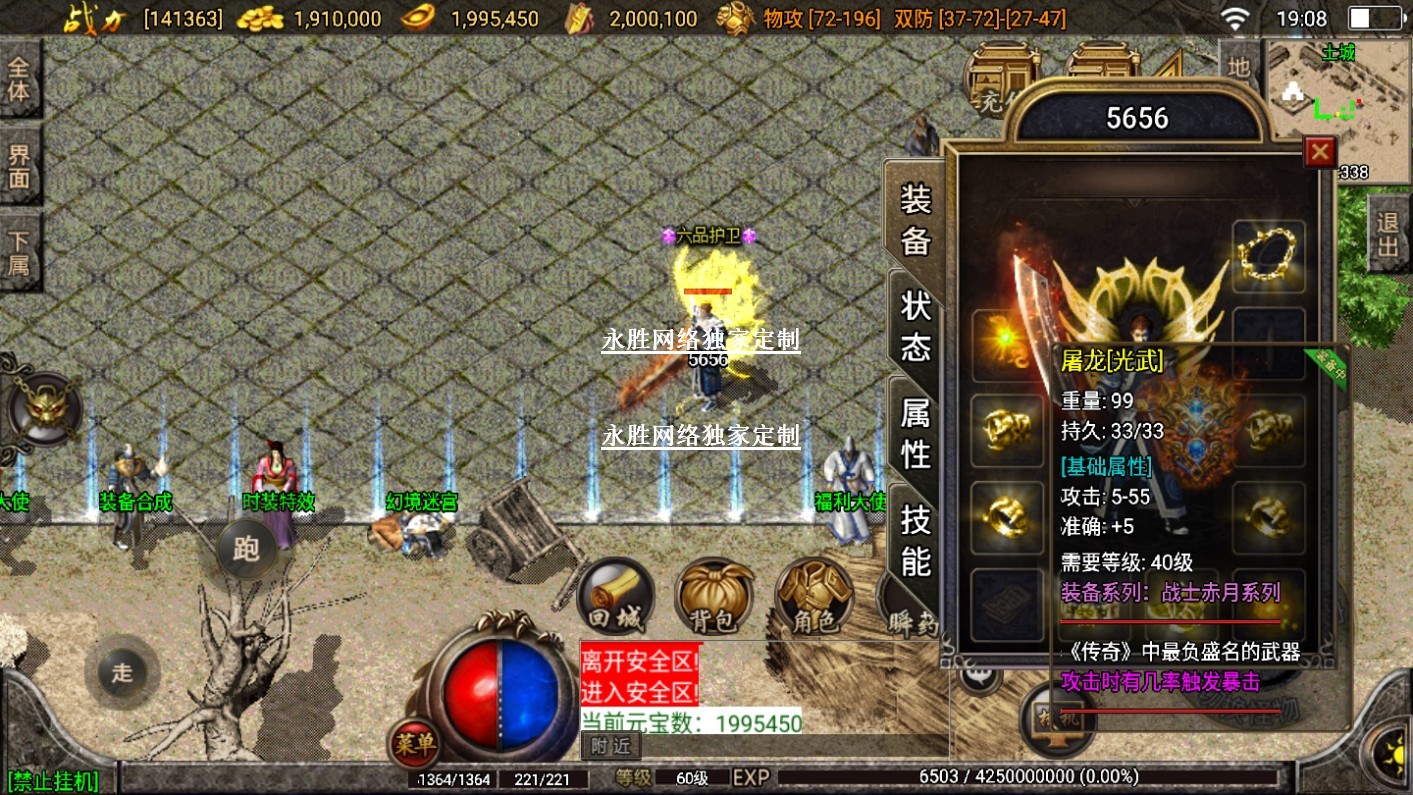Select the 装备 equipment tab

[915, 219]
